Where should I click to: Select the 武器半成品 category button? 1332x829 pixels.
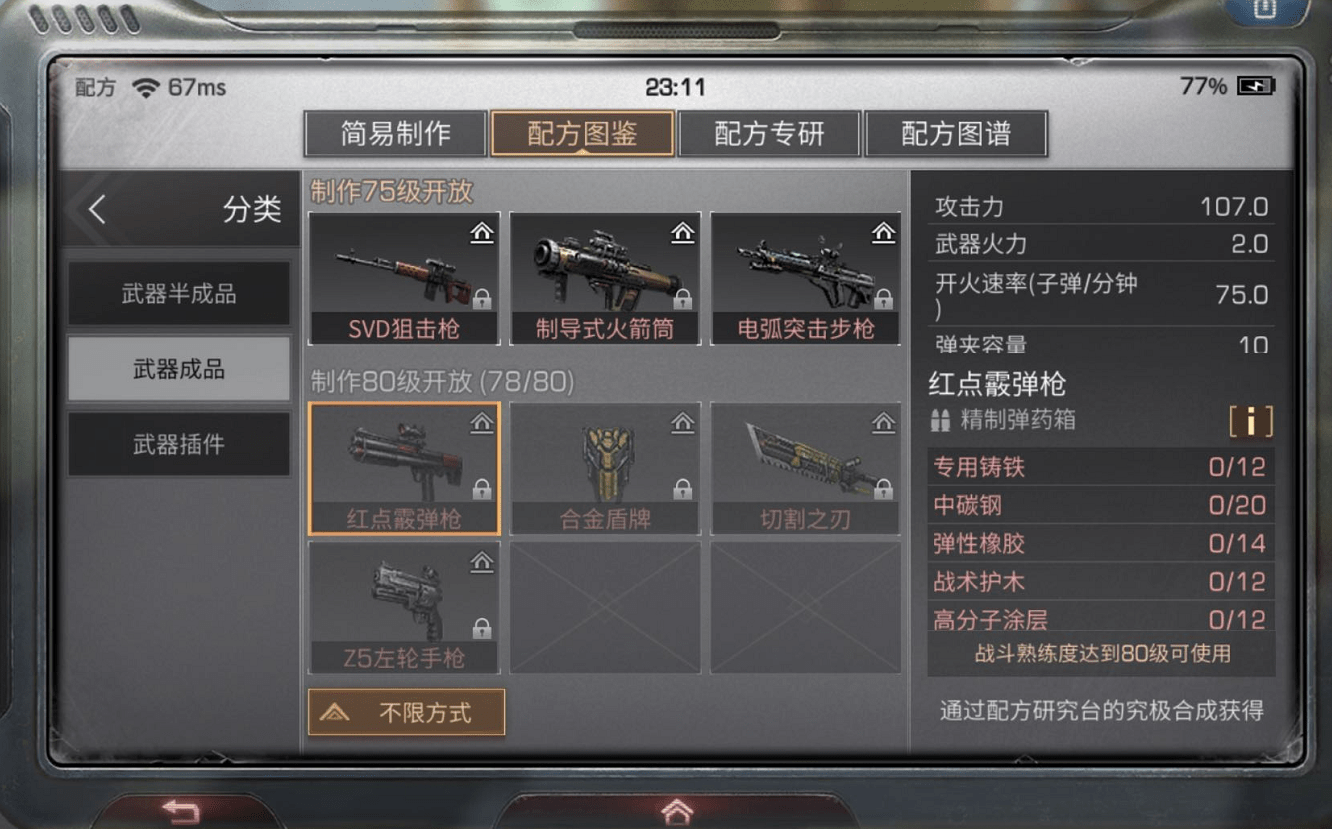(x=178, y=292)
